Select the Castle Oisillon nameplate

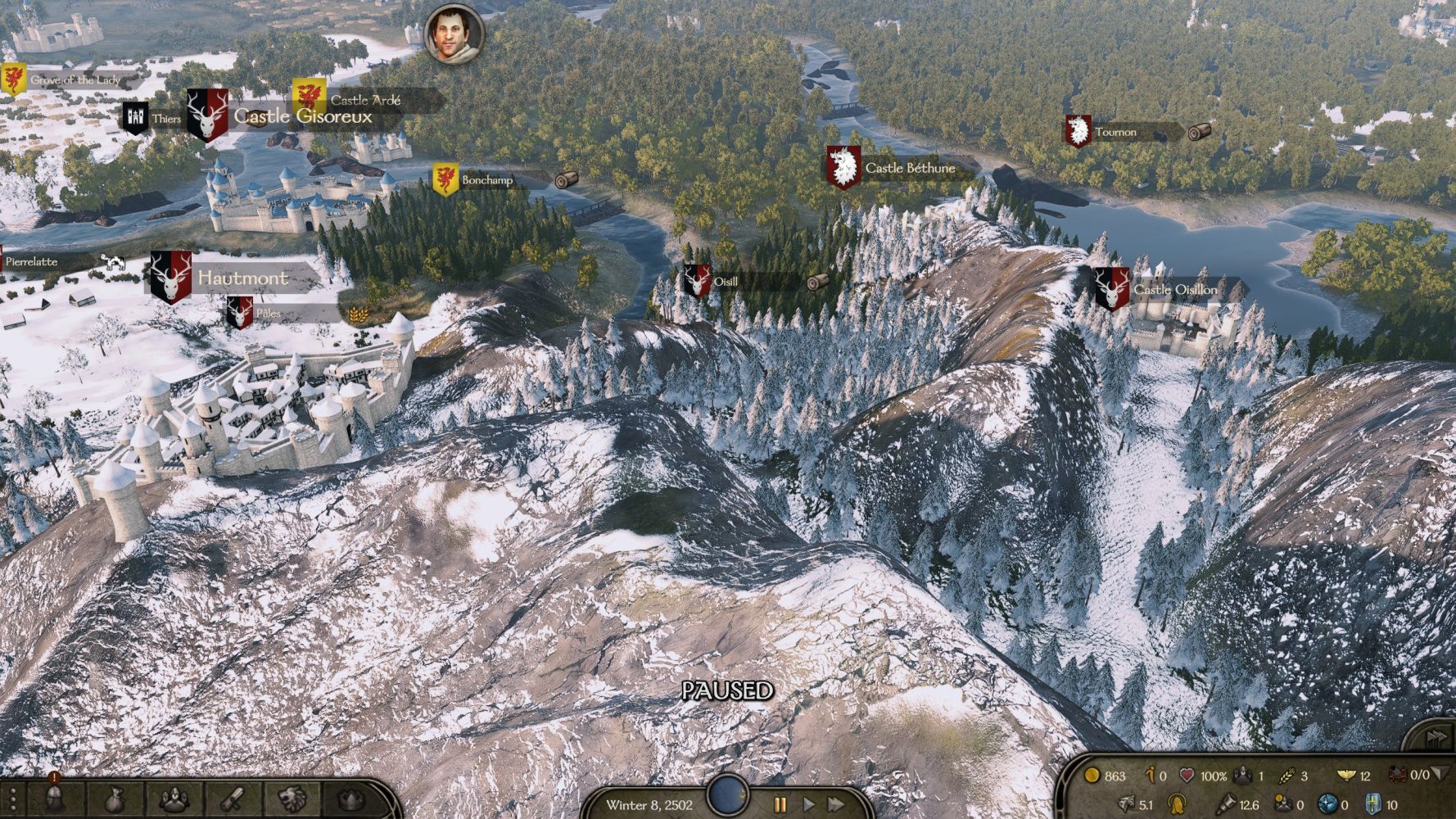1174,290
